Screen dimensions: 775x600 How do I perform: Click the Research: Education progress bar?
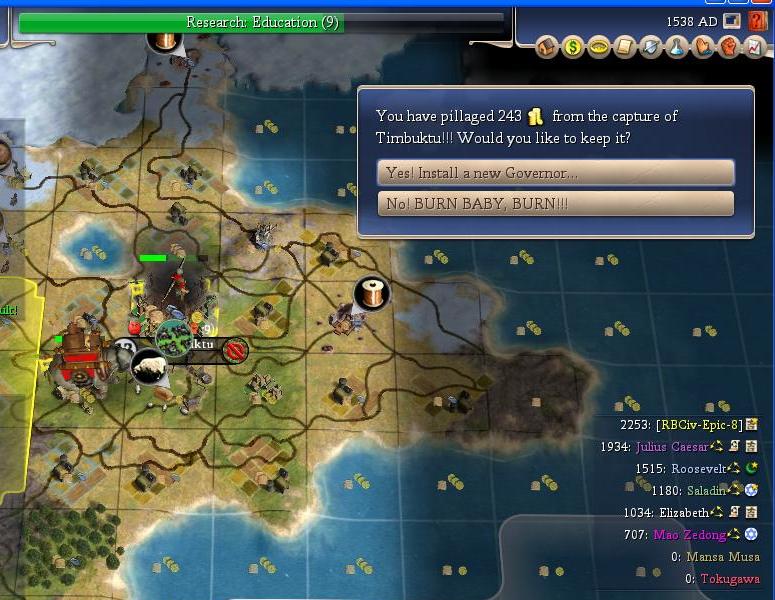point(261,22)
